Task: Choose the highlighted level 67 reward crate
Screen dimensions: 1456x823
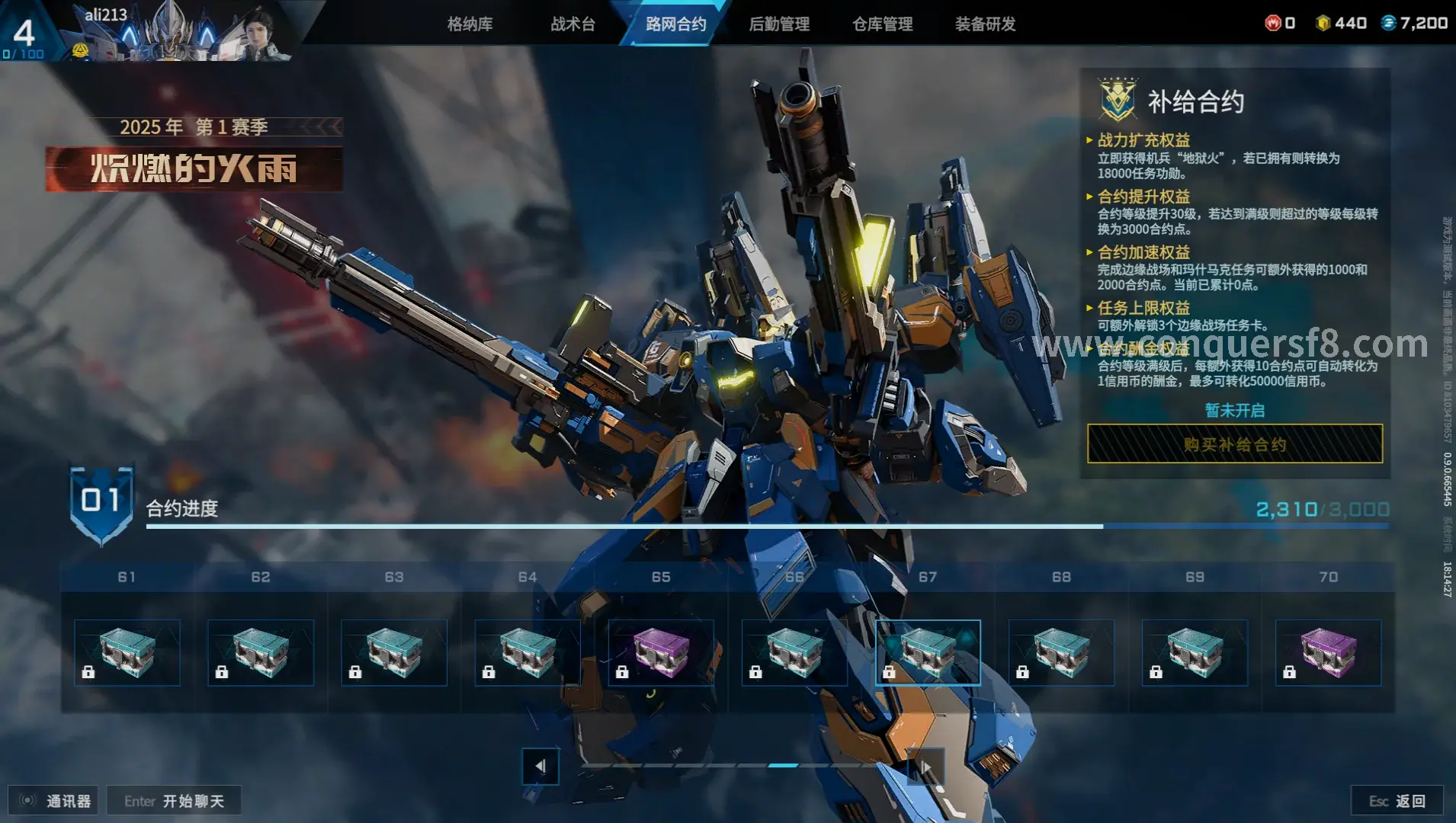Action: click(x=928, y=652)
